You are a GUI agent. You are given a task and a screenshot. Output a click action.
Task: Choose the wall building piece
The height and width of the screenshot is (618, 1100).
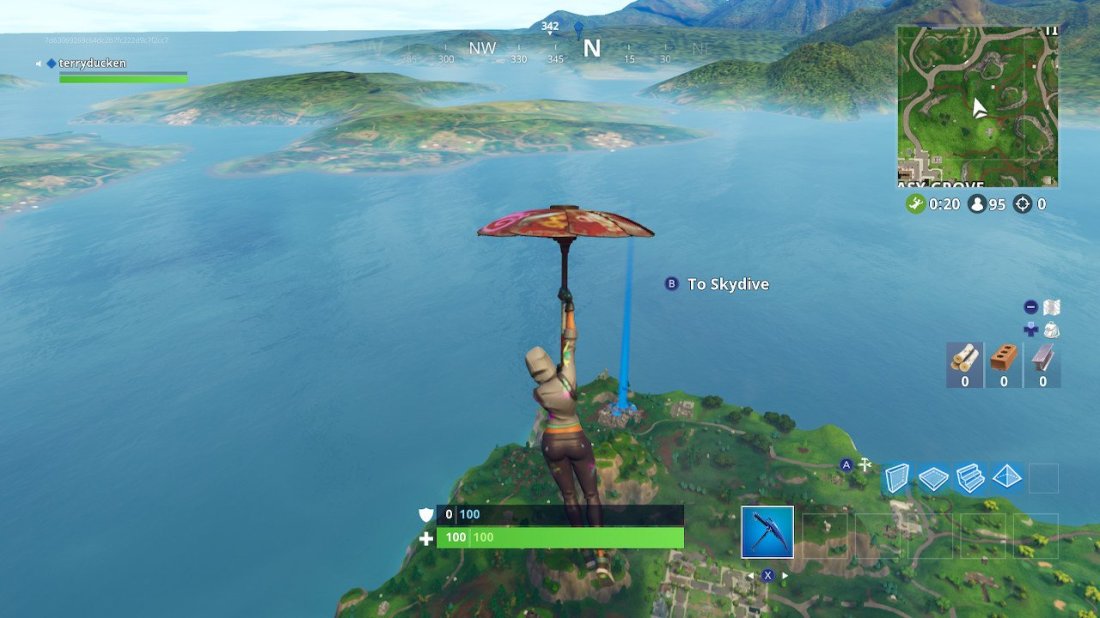(x=897, y=478)
